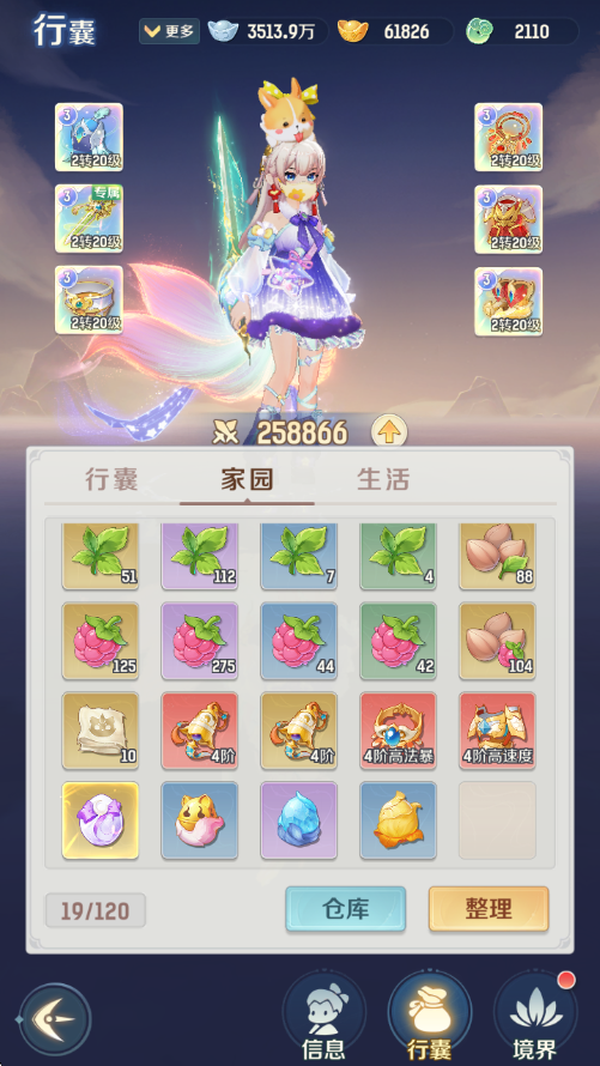Tap the power upgrade arrow beside 258866
The width and height of the screenshot is (600, 1066).
coord(389,432)
